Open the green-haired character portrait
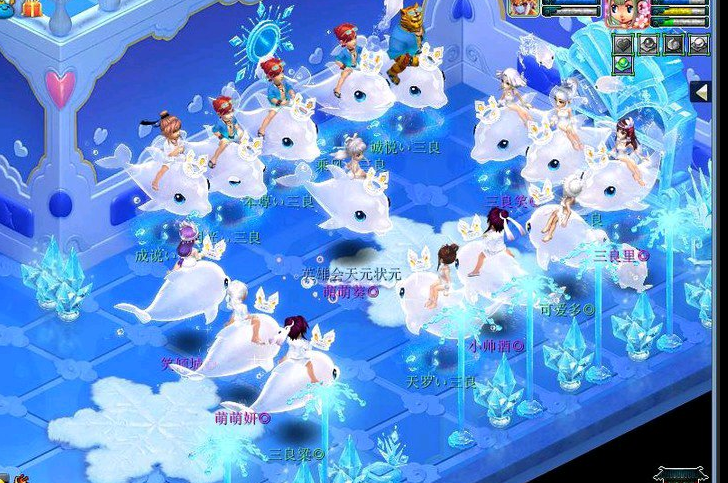This screenshot has width=728, height=483. 623,11
